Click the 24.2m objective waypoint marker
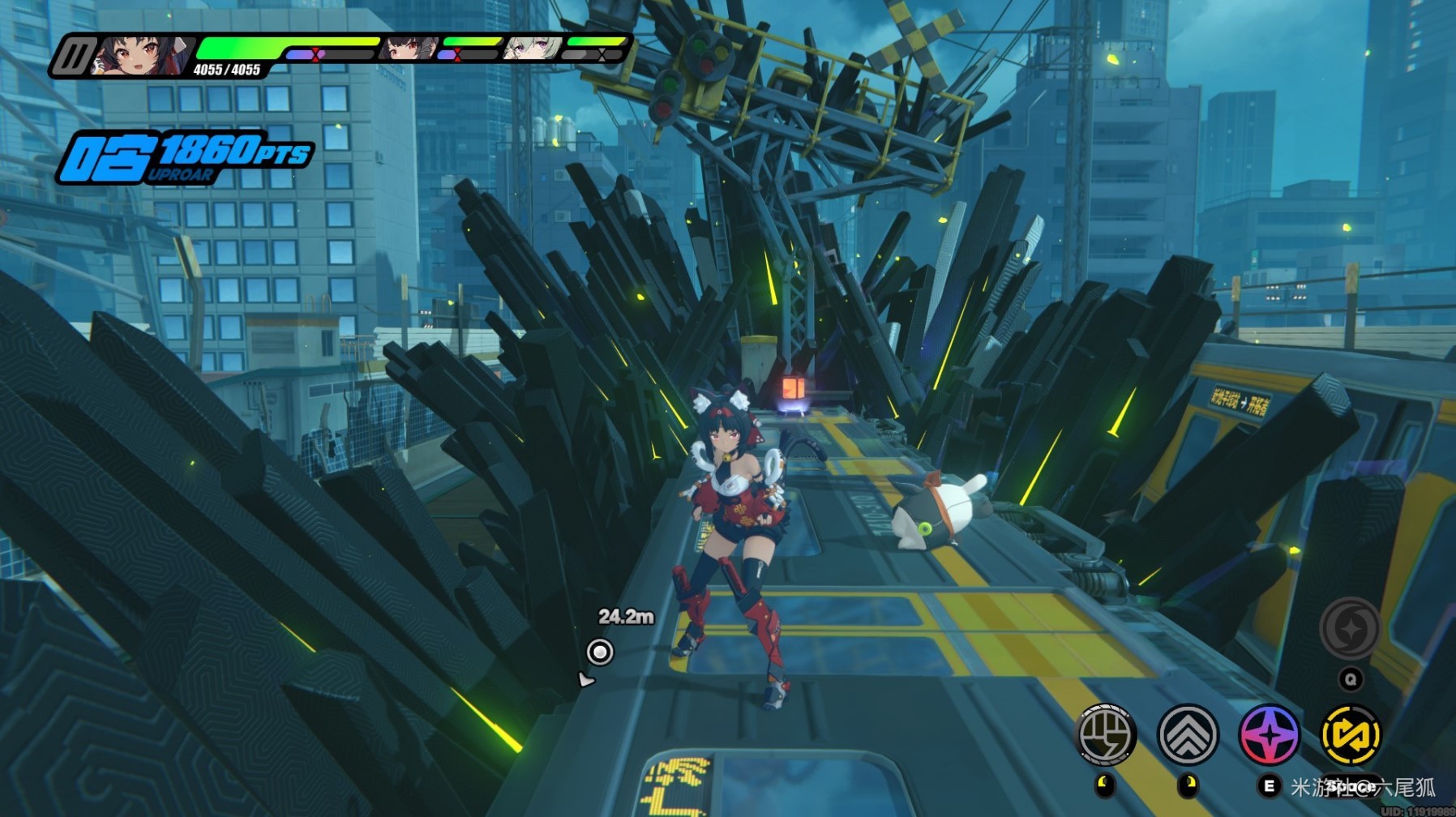 click(x=600, y=652)
